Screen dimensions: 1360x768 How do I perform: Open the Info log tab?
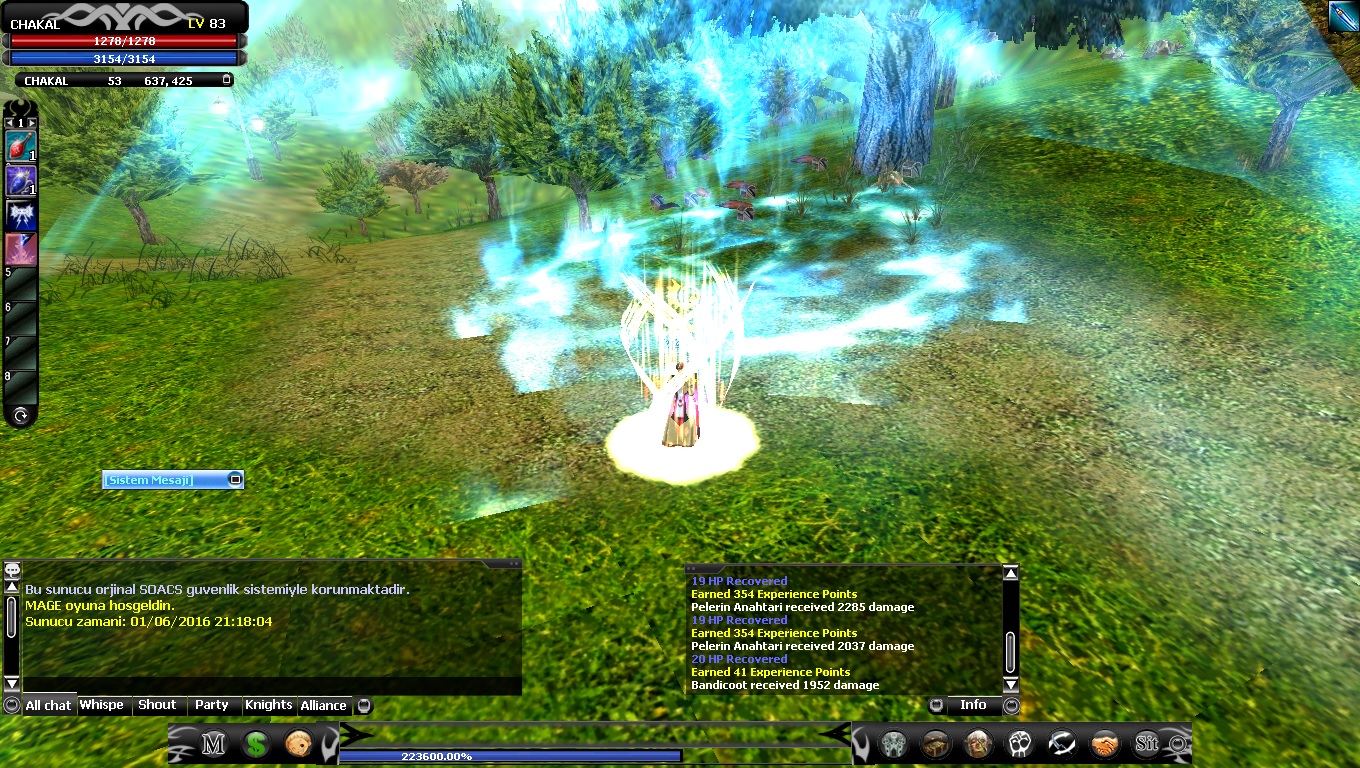click(x=973, y=705)
